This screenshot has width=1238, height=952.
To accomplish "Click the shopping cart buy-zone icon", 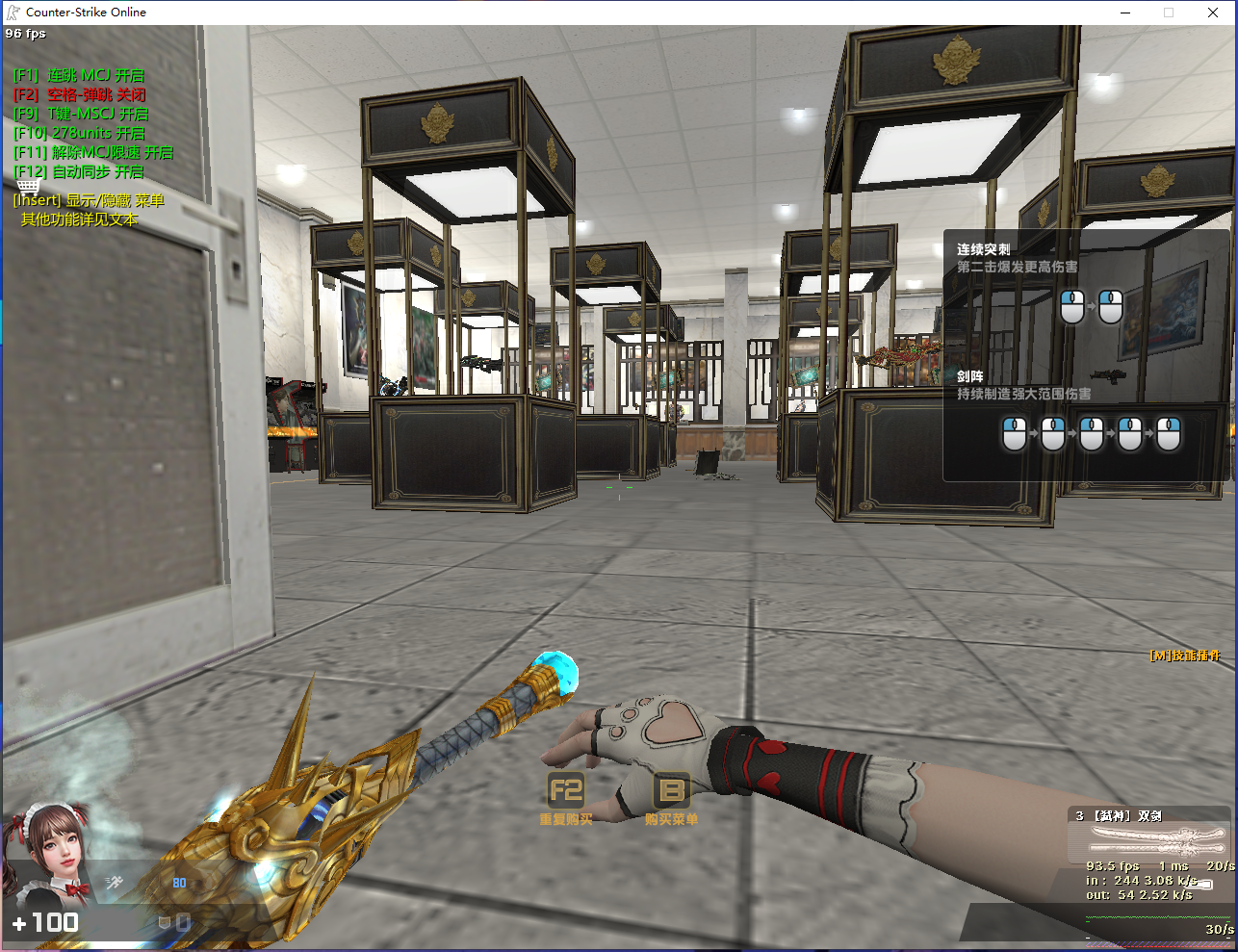I will point(29,186).
